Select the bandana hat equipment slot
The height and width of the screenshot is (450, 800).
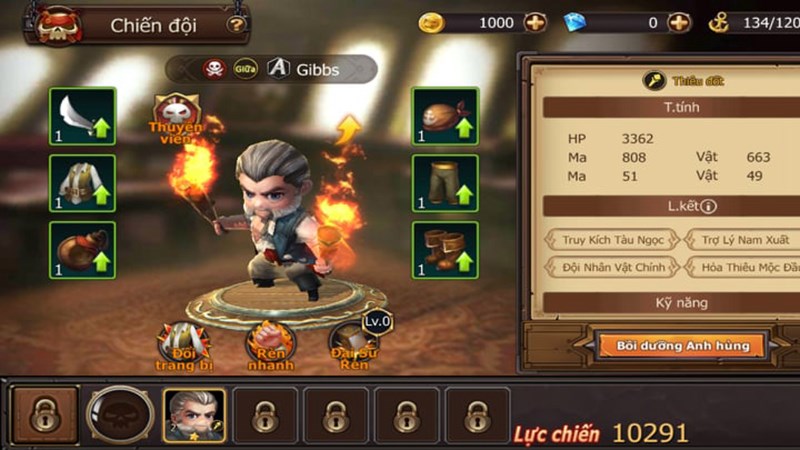click(x=445, y=116)
